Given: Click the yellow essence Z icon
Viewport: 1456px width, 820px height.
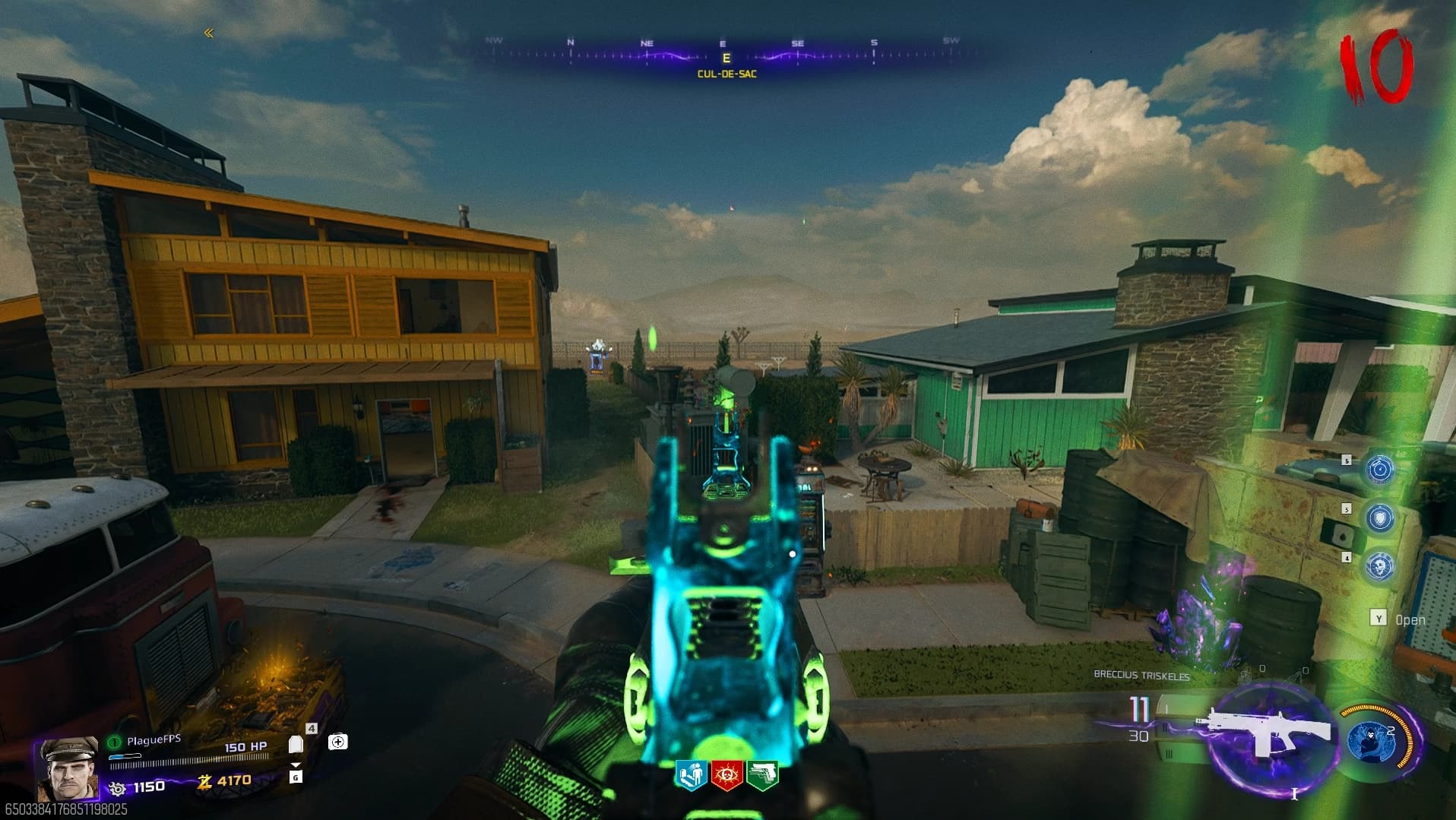Looking at the screenshot, I should pyautogui.click(x=204, y=780).
